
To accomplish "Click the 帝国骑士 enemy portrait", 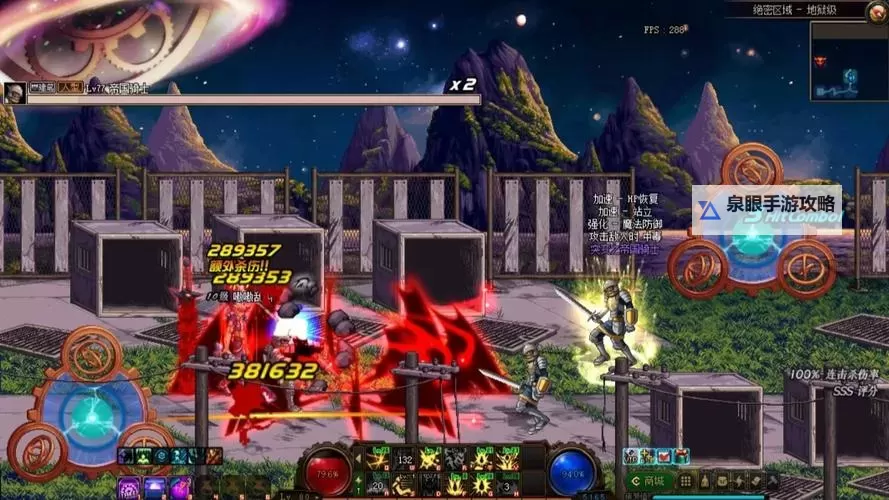I will click(x=15, y=93).
